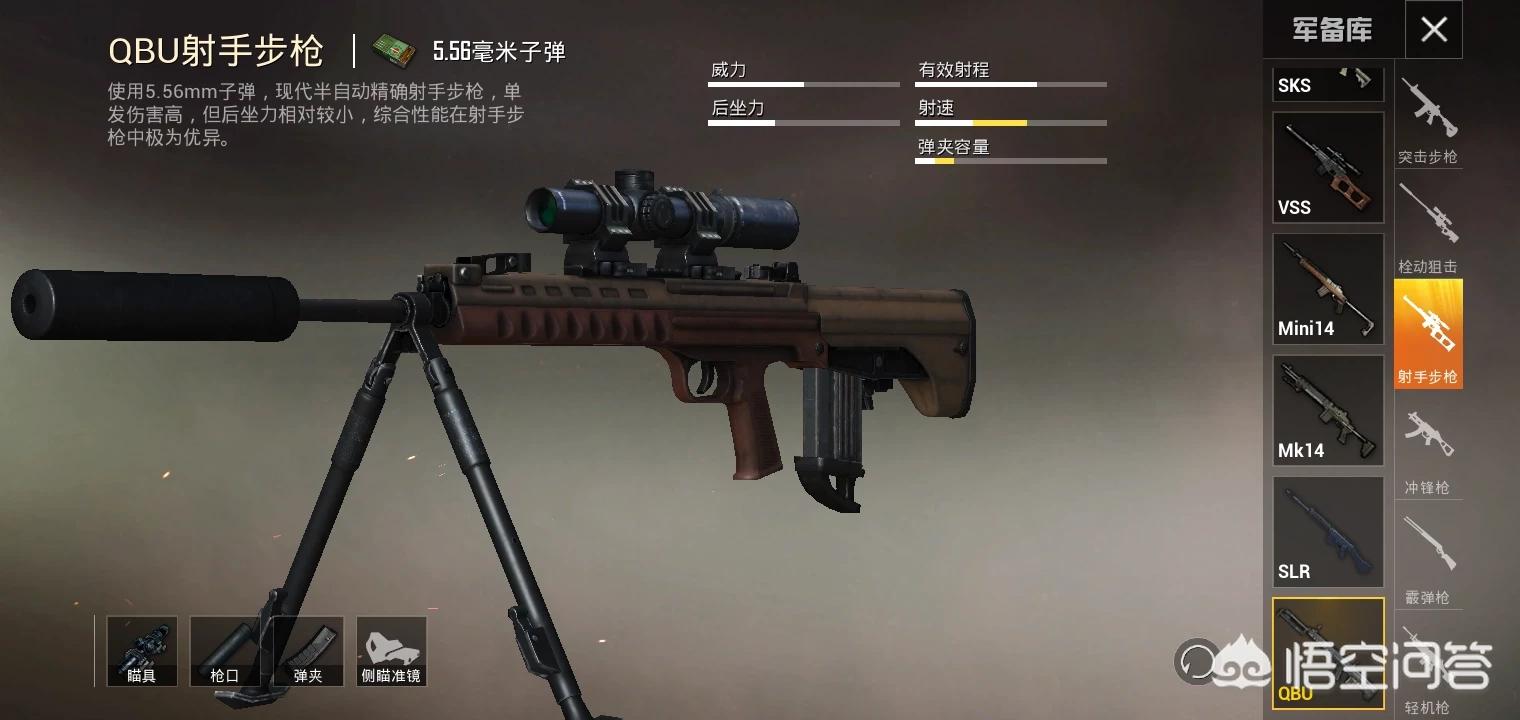The image size is (1520, 720).
Task: Pick the Mk14 weapon thumbnail
Action: pyautogui.click(x=1327, y=410)
